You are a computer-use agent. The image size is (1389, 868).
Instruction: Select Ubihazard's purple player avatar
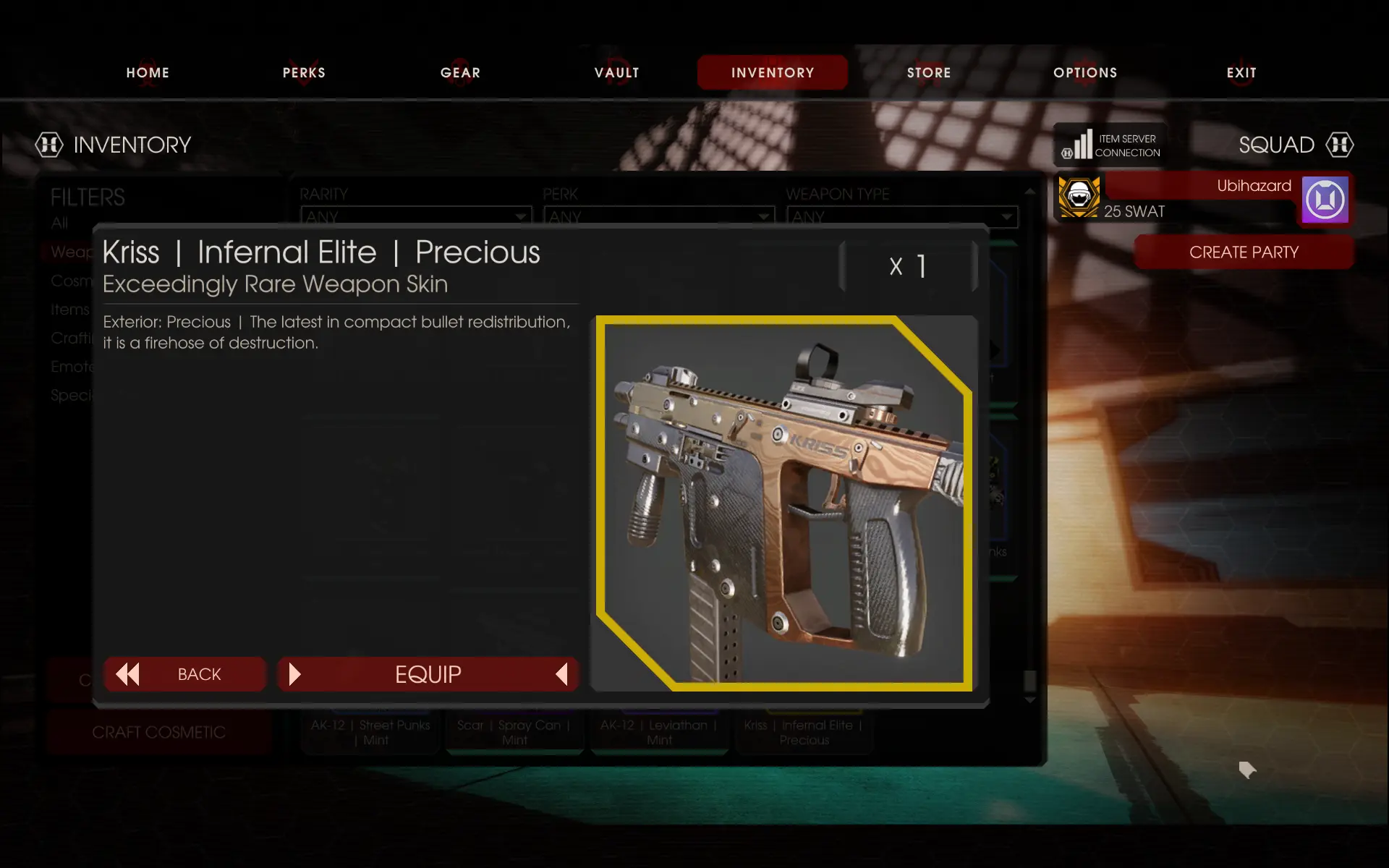click(1325, 200)
